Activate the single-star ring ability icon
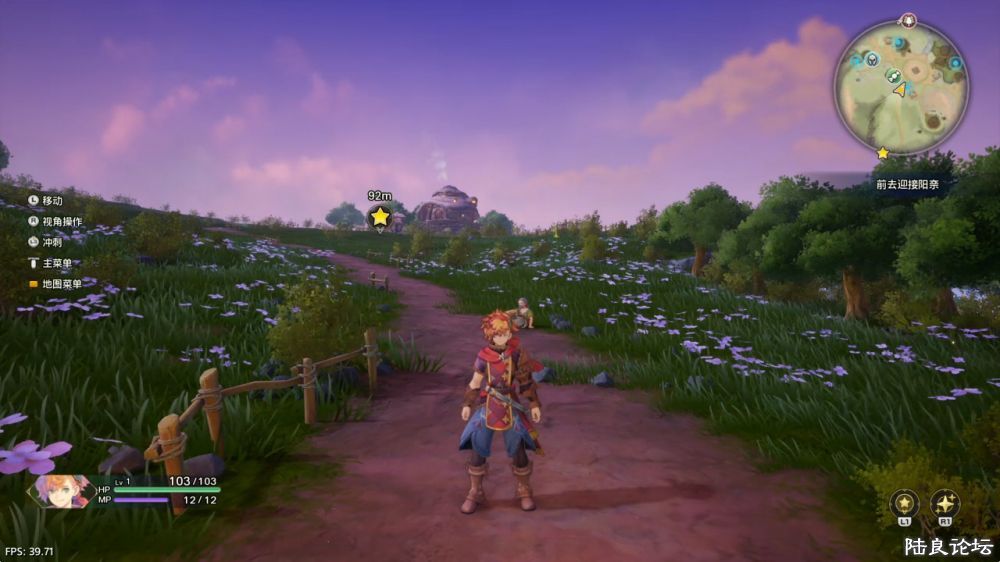The height and width of the screenshot is (562, 1000). [x=904, y=502]
